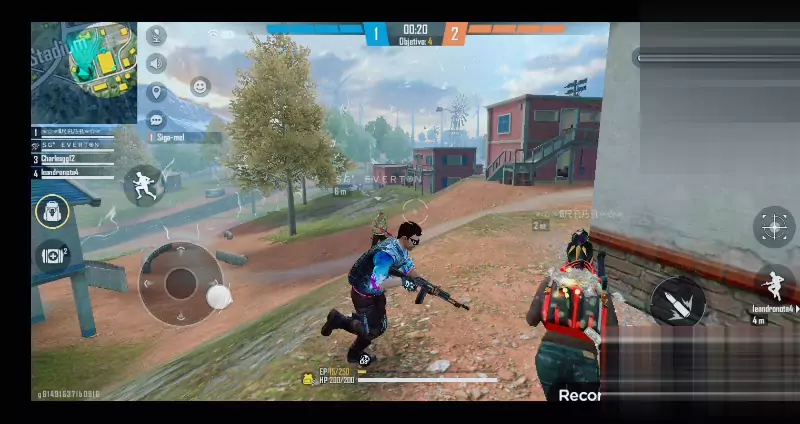Tap the movement joystick center
Image resolution: width=800 pixels, height=424 pixels.
[181, 284]
